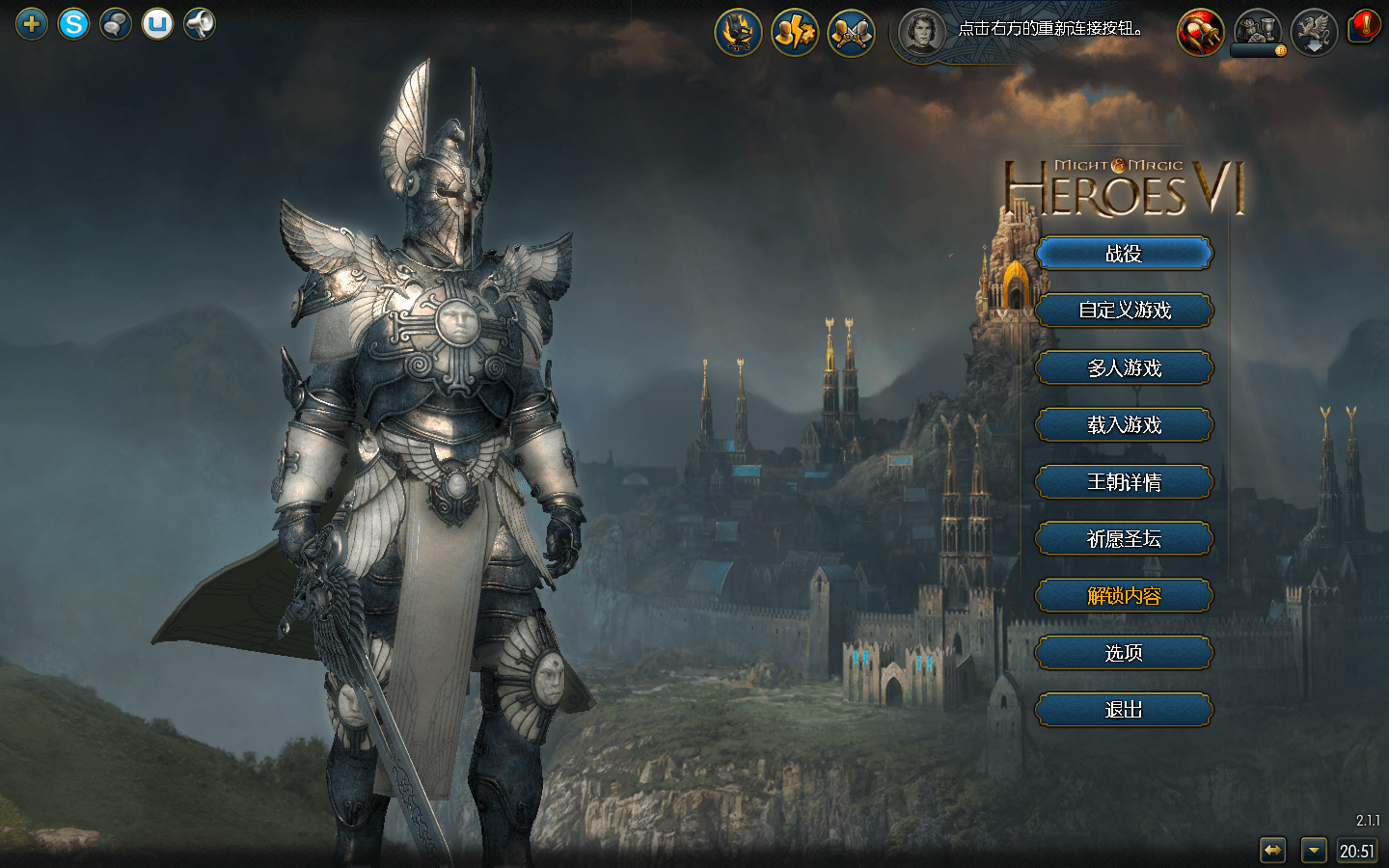Select 自定义游戏 custom game
This screenshot has height=868, width=1389.
[x=1124, y=311]
